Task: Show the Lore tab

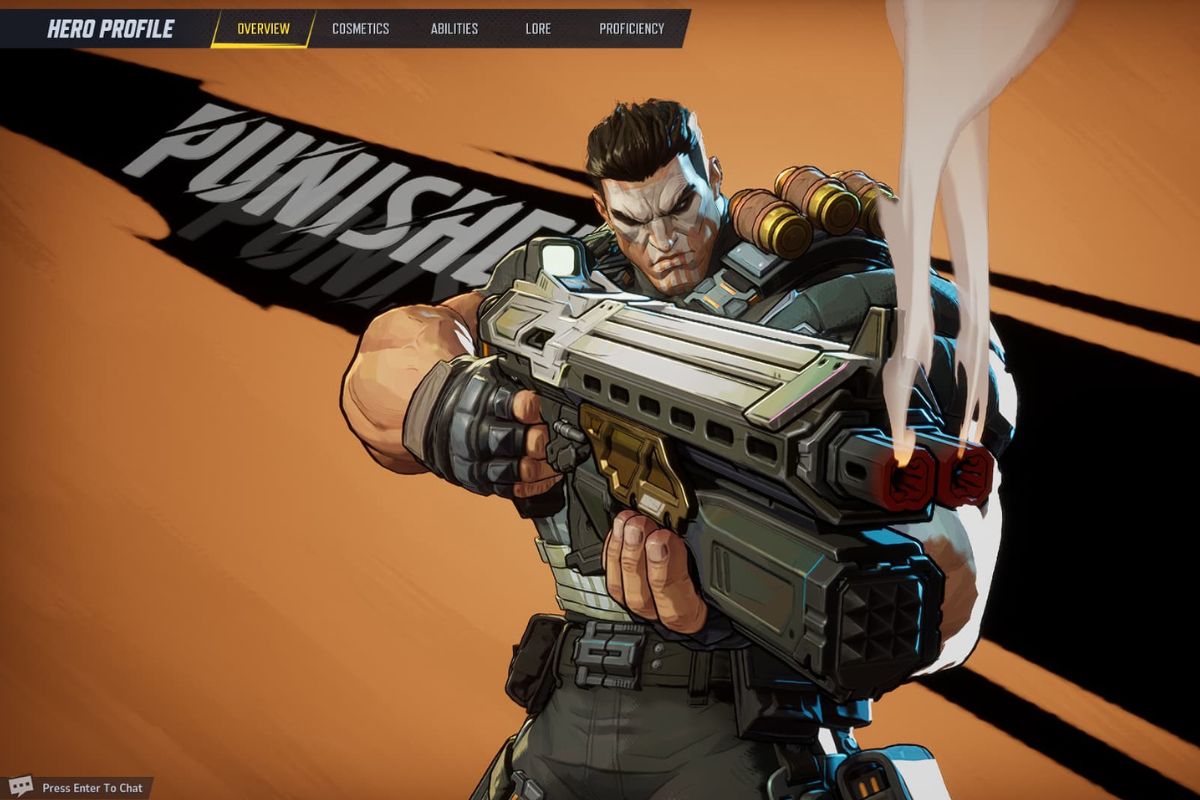Action: click(538, 29)
